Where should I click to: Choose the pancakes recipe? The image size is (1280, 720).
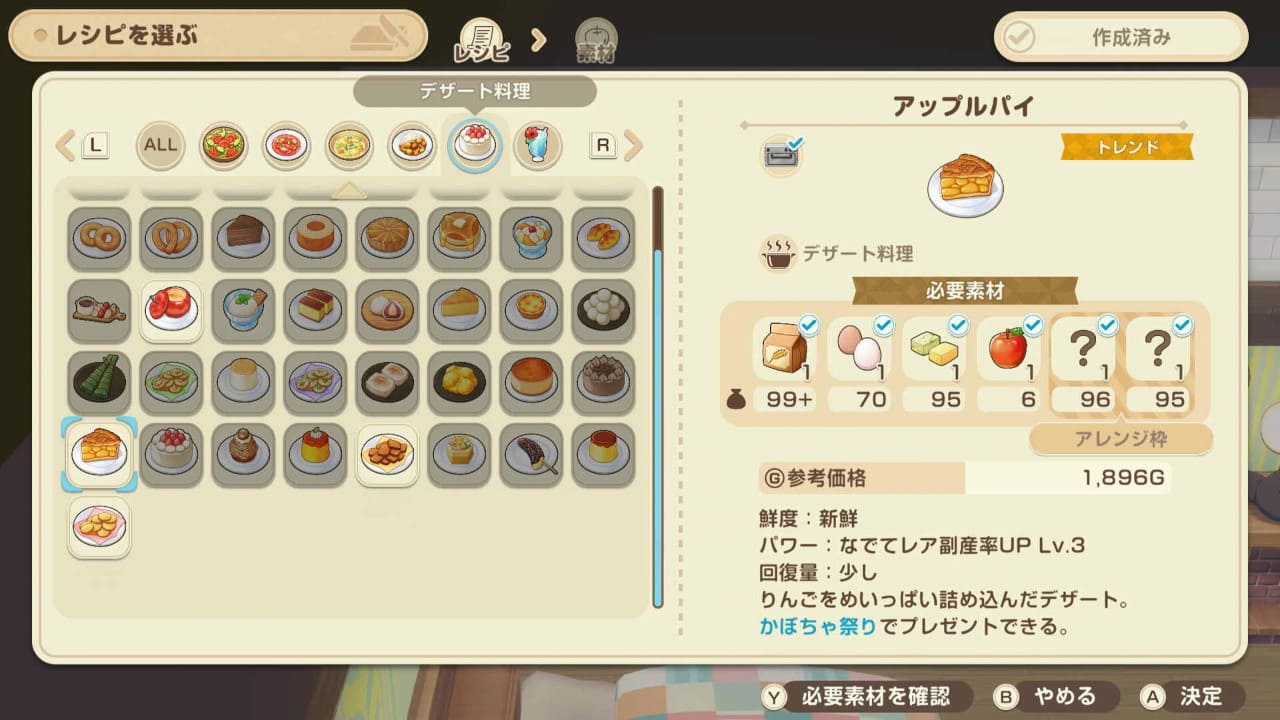460,238
